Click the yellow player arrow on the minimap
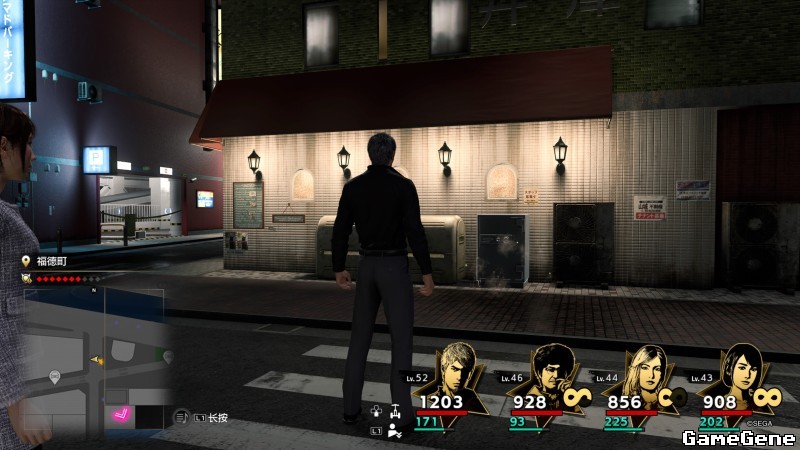 pyautogui.click(x=97, y=359)
